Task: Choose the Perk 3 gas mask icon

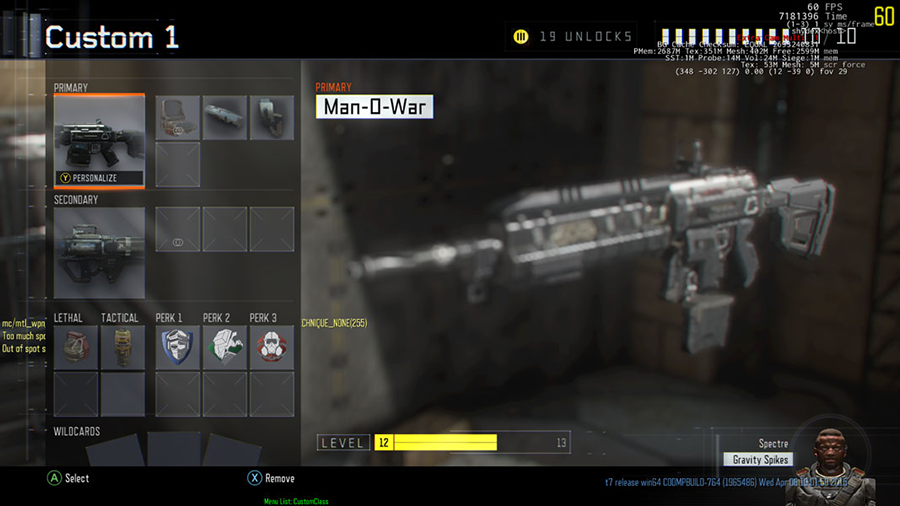Action: [x=271, y=346]
